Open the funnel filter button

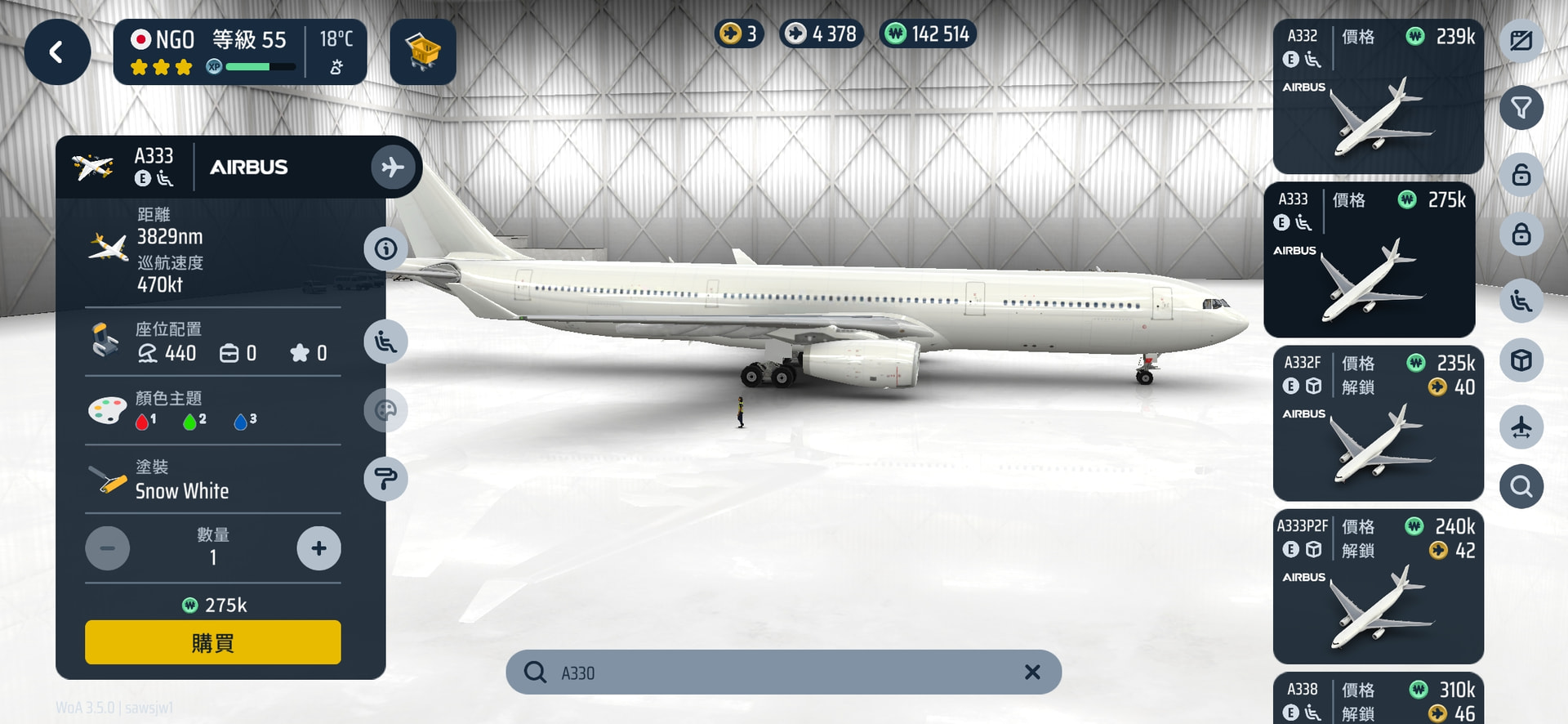pos(1521,108)
